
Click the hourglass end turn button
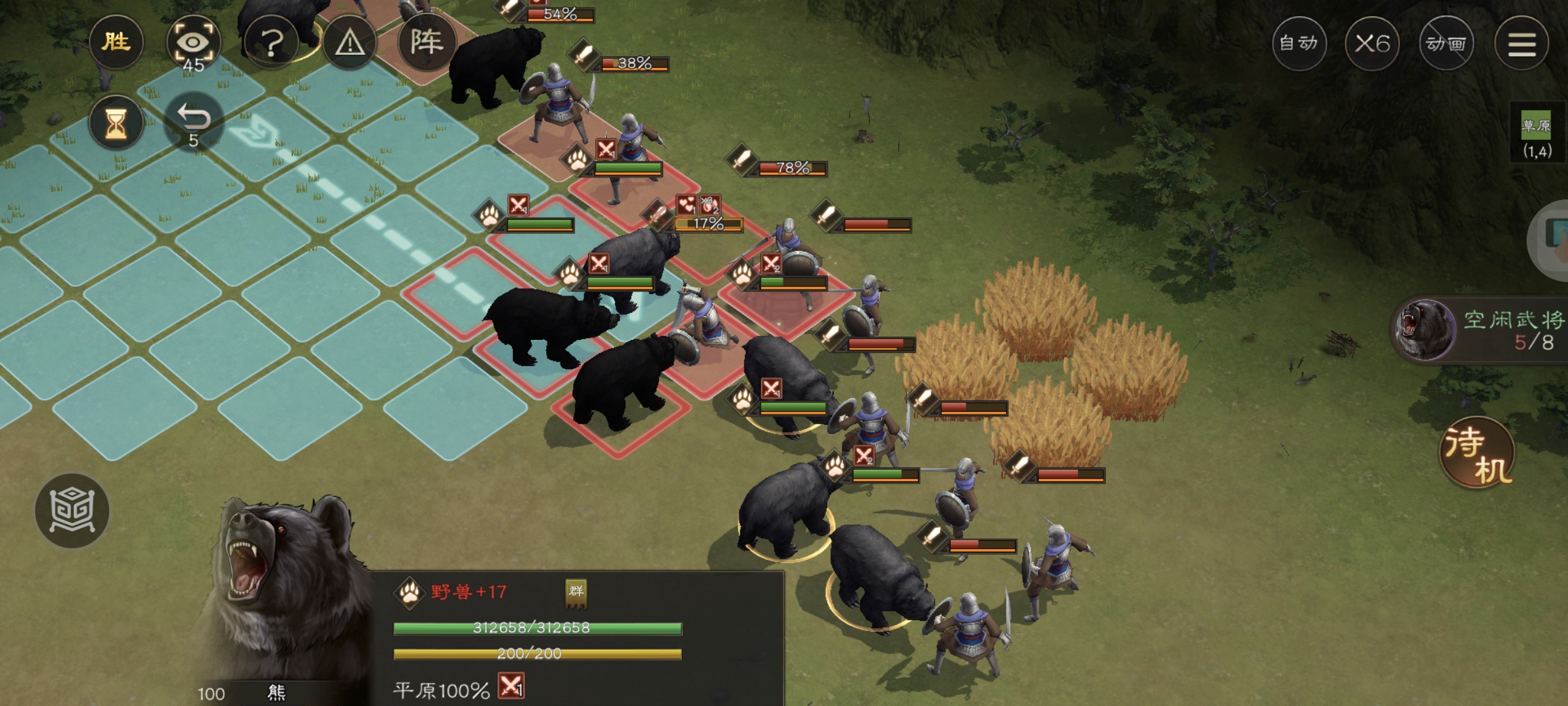point(116,123)
